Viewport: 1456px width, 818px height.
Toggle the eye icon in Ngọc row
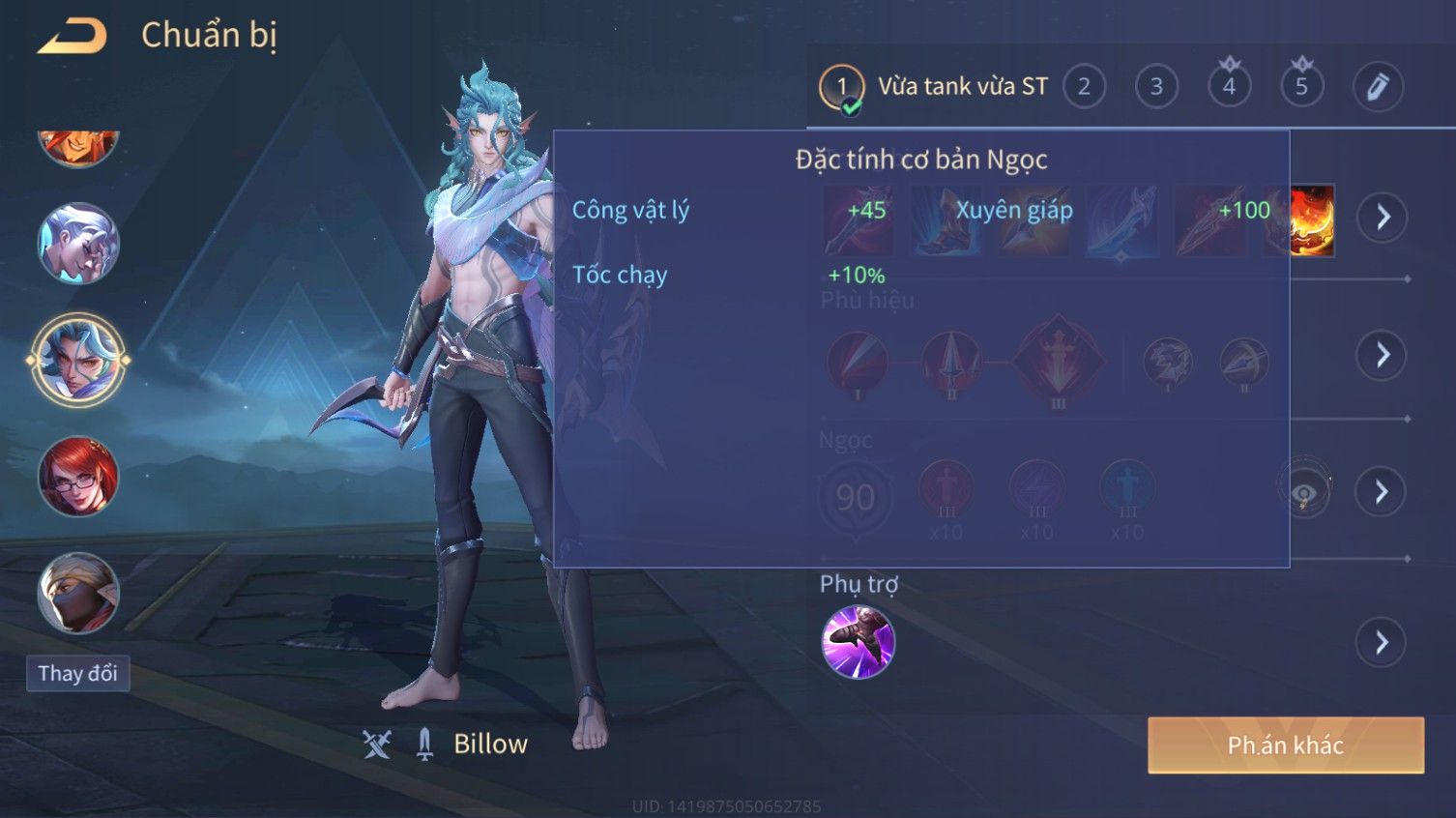pyautogui.click(x=1304, y=492)
